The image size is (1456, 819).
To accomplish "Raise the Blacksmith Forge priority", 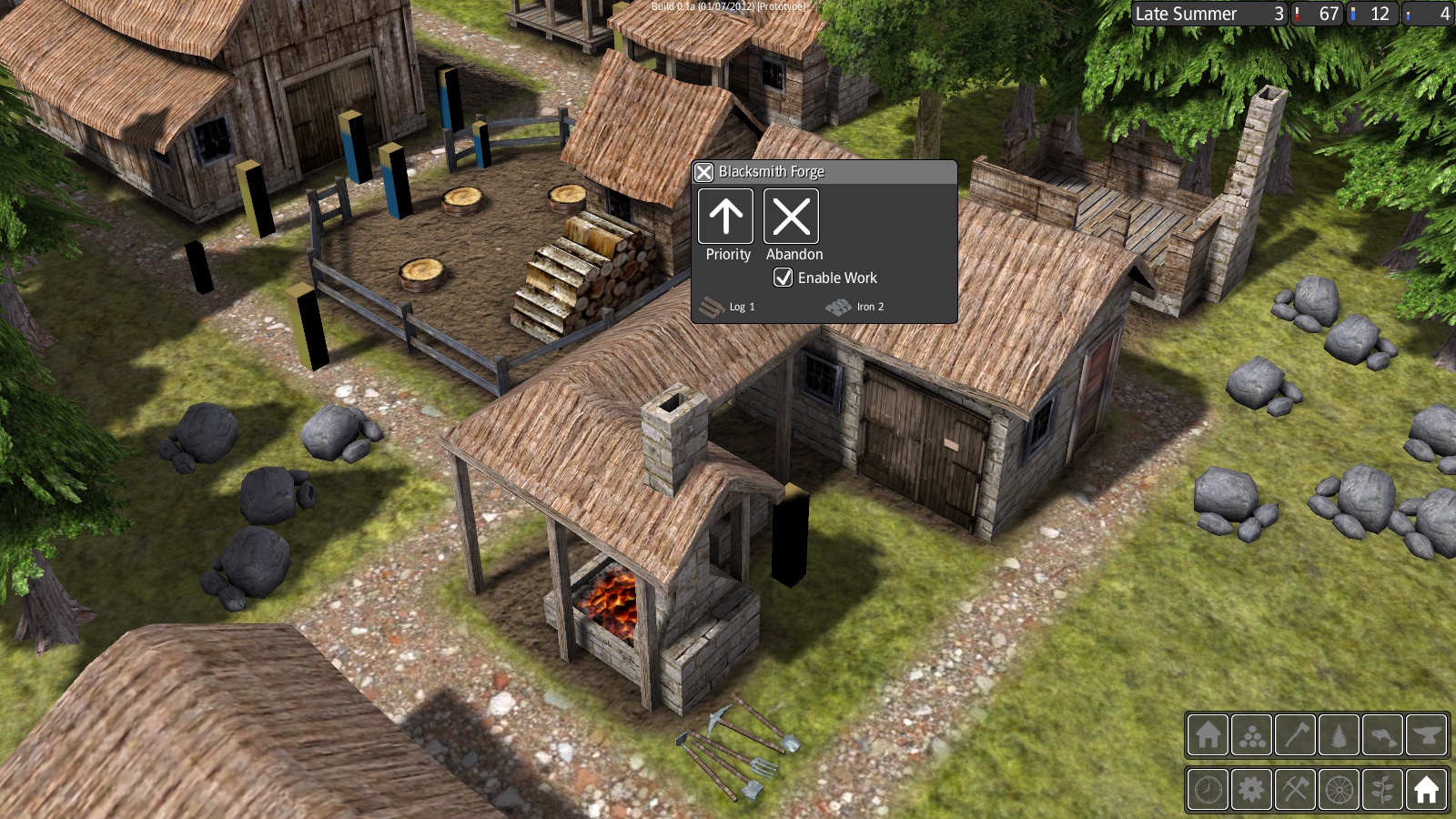I will point(725,217).
